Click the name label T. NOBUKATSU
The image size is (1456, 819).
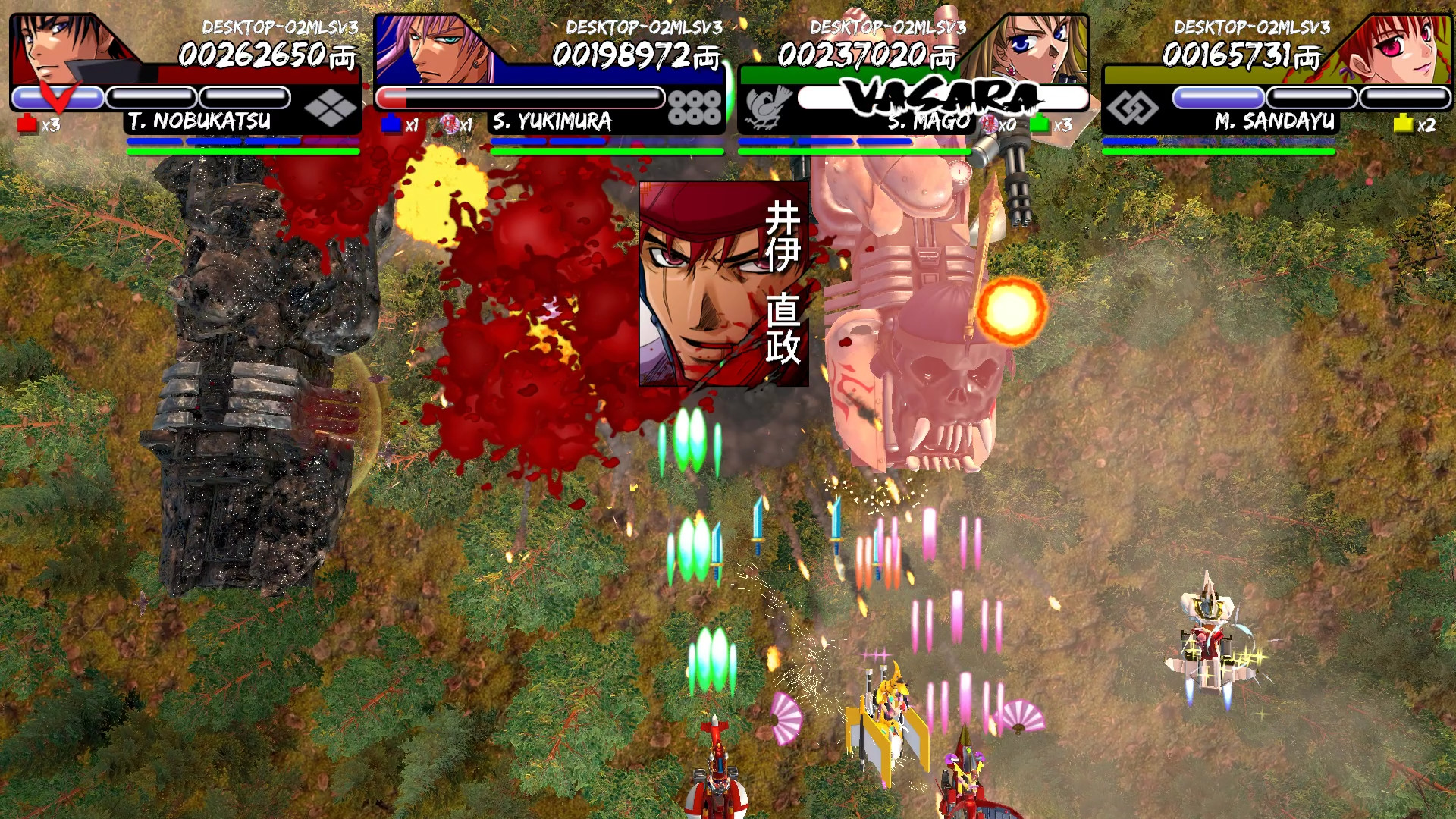(x=199, y=121)
